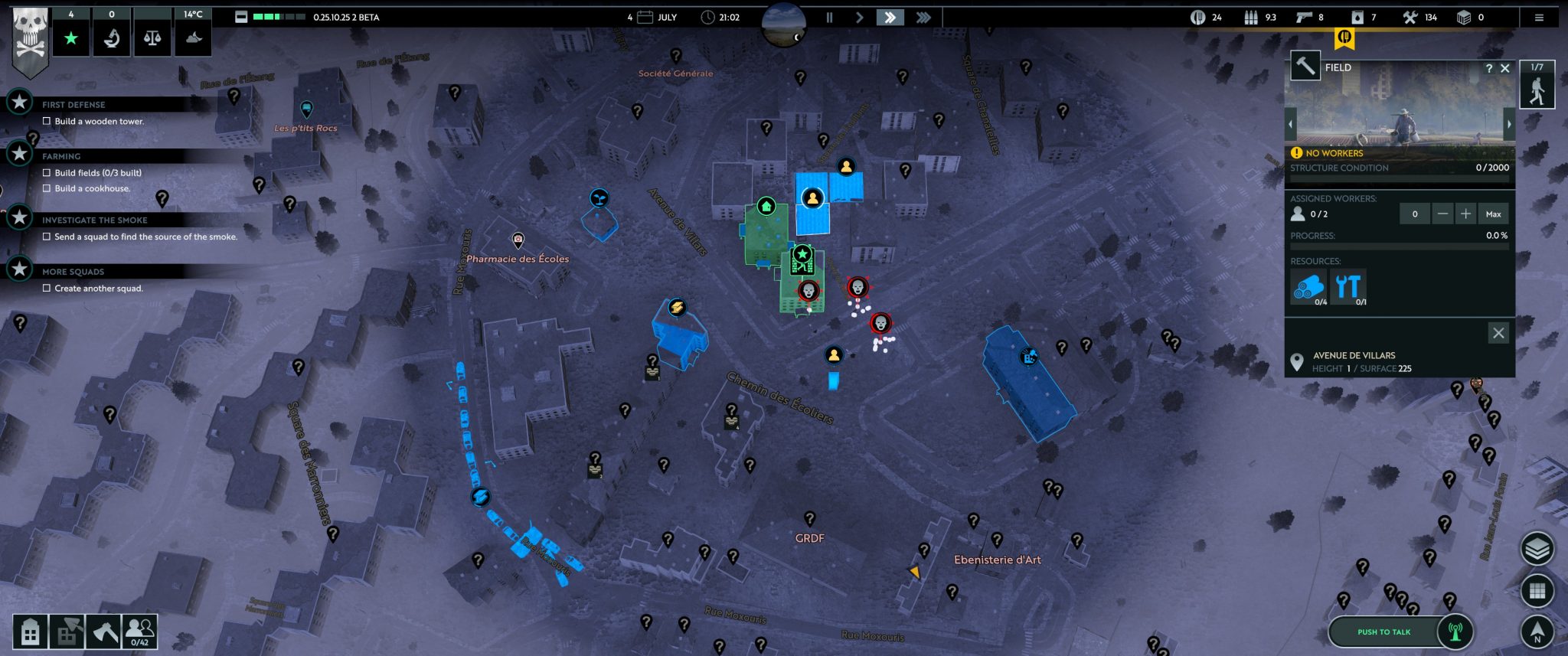Toggle the grid overlay button
Screen dimensions: 1568x656
pyautogui.click(x=1537, y=590)
